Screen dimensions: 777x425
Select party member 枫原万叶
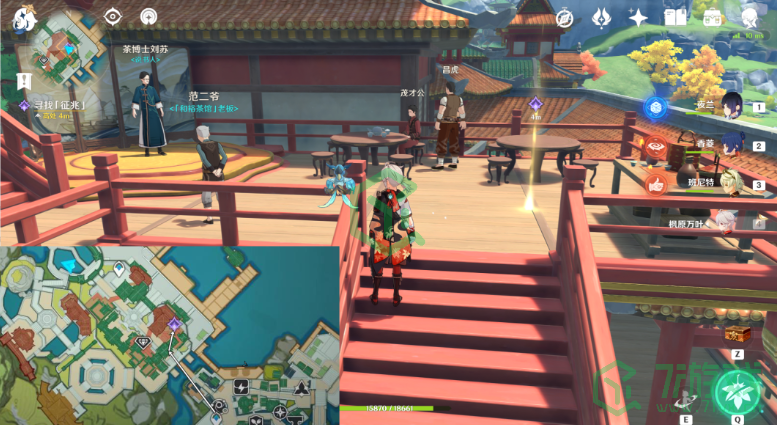[731, 222]
